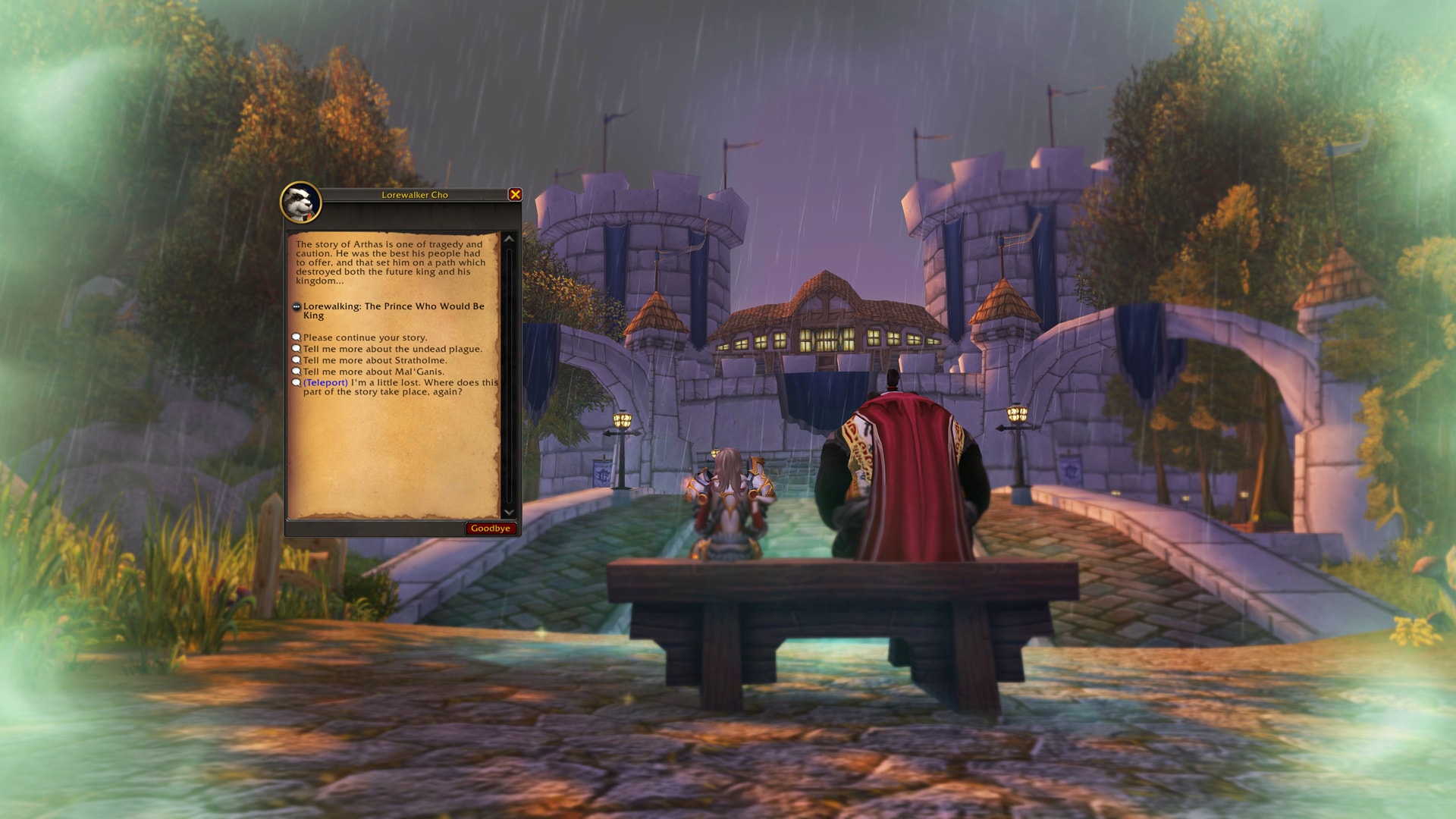Click the dialogue scroll-down arrow
Viewport: 1456px width, 819px height.
point(509,512)
